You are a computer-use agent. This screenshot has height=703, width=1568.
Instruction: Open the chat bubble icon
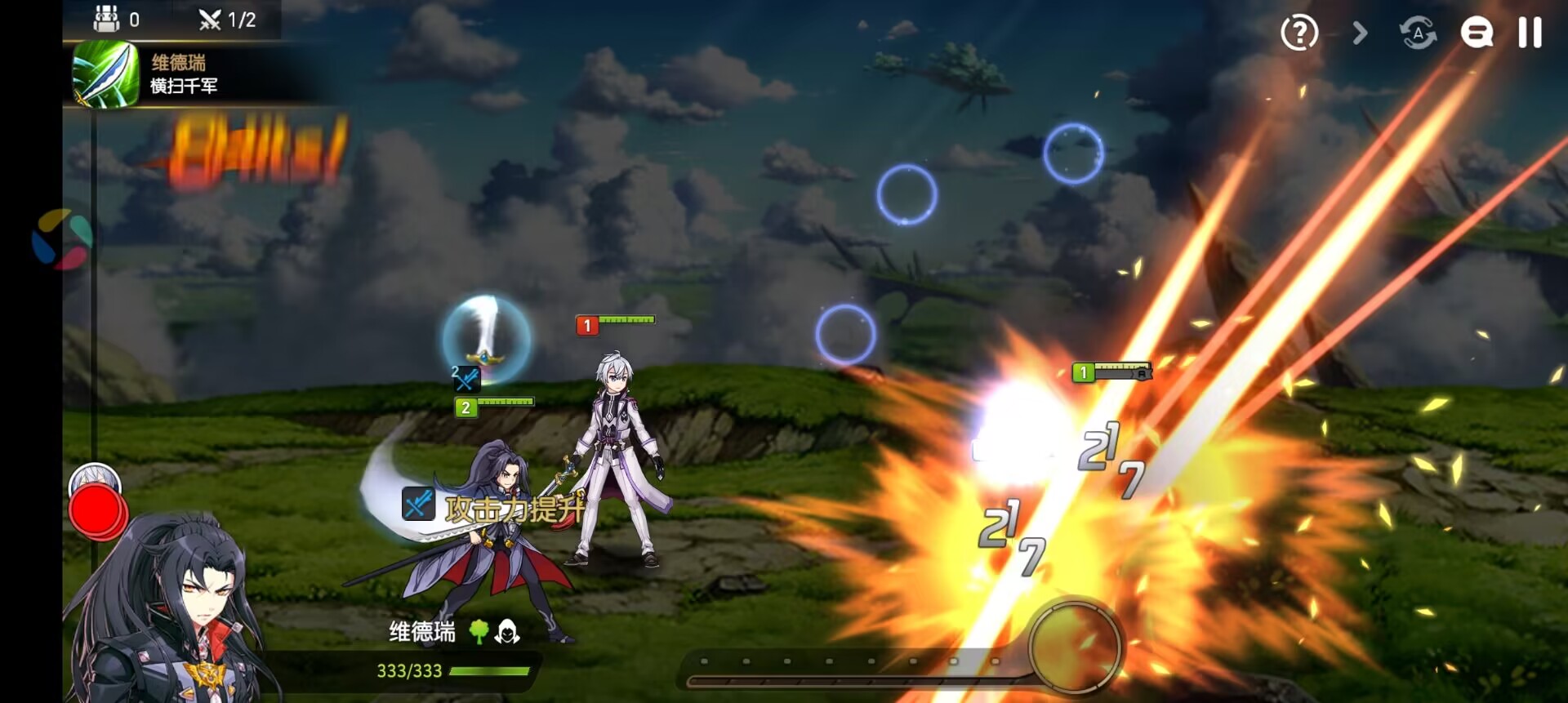(x=1477, y=33)
